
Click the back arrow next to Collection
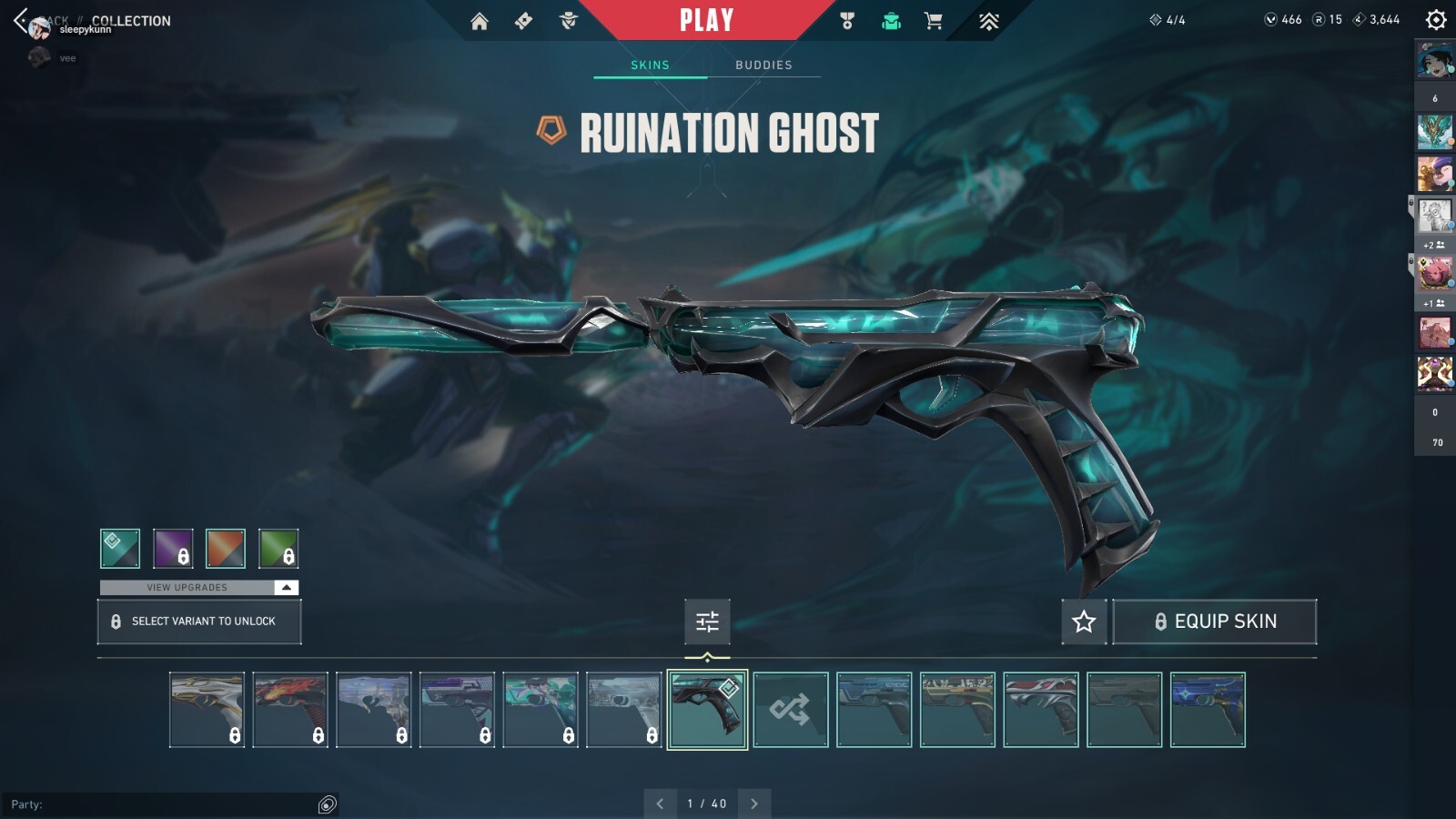point(18,19)
